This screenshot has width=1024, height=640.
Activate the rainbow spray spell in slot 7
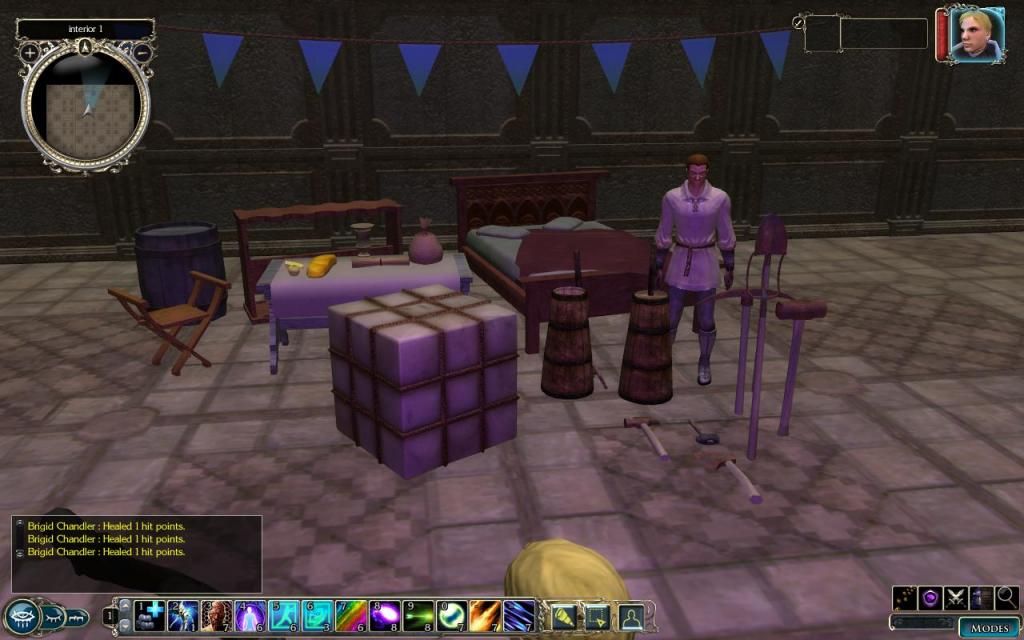(351, 615)
